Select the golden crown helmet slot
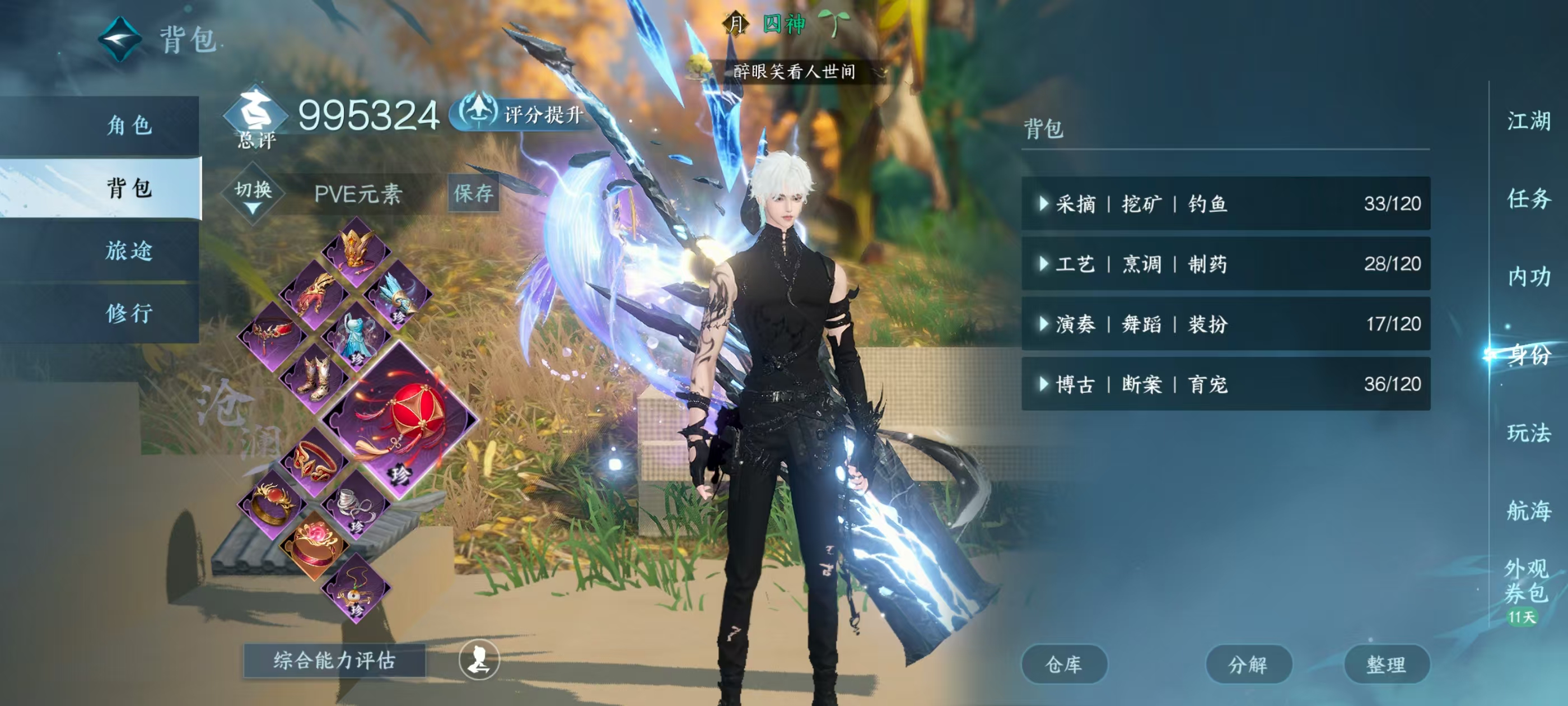 (356, 250)
